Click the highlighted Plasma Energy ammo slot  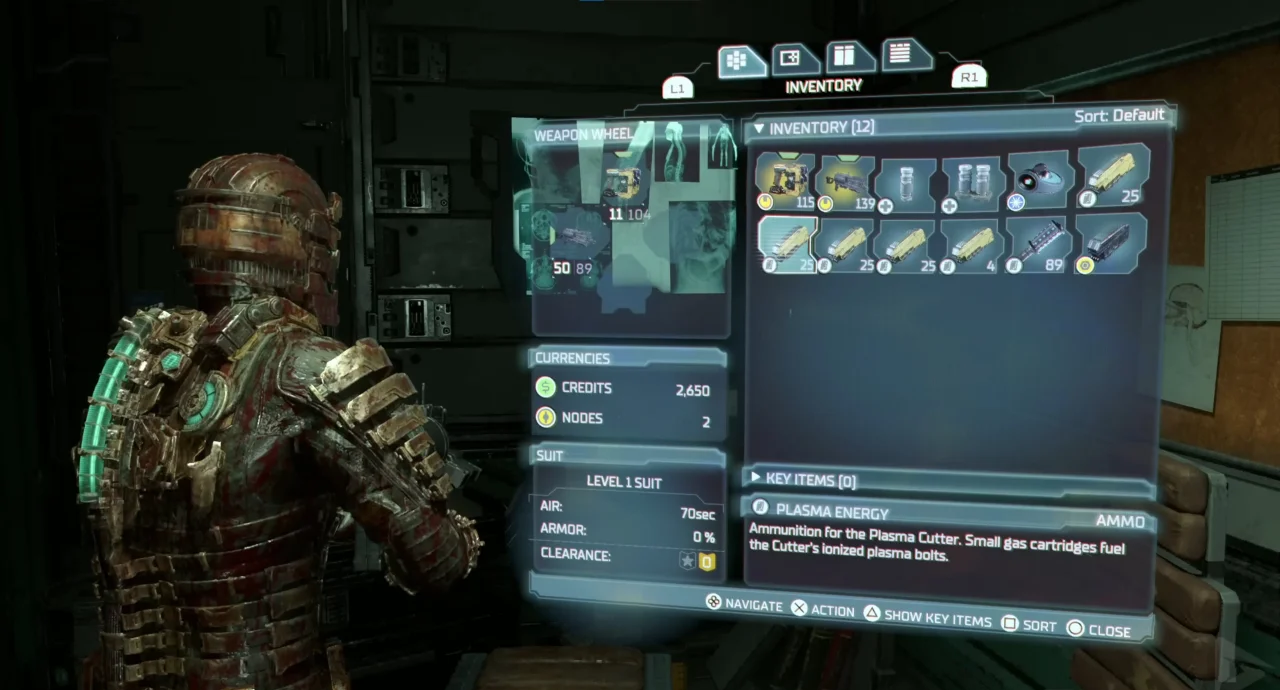[786, 244]
